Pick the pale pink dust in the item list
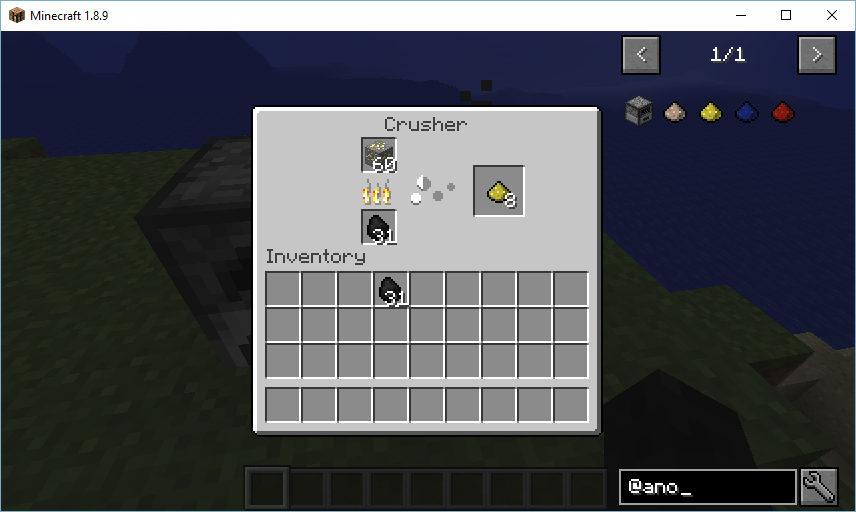The width and height of the screenshot is (856, 512). (x=675, y=110)
